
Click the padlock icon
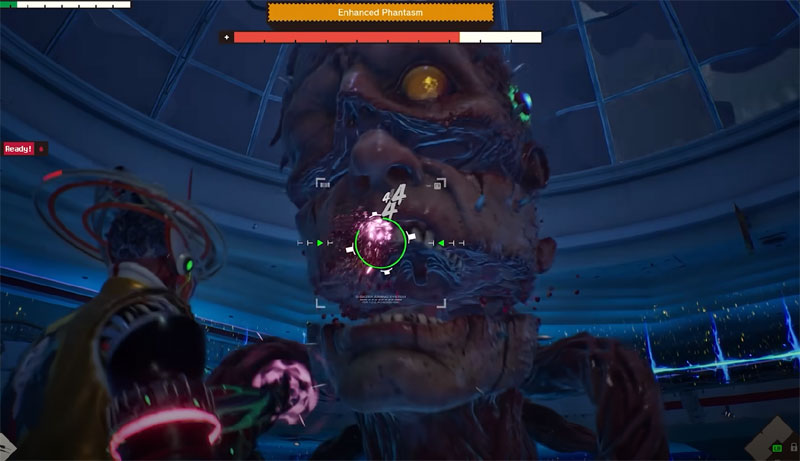click(793, 447)
